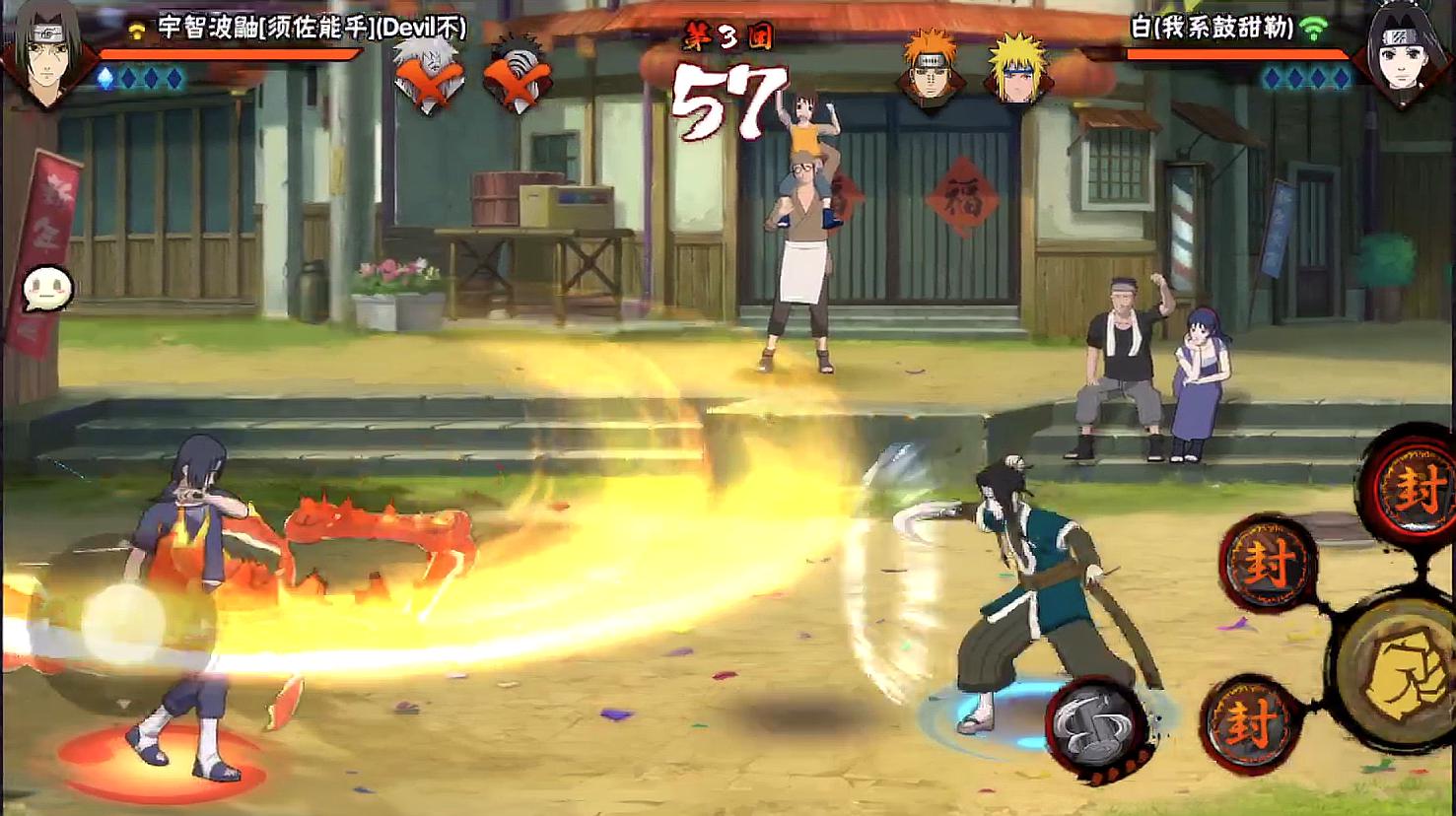Click the orange-haired Pain team portrait
The width and height of the screenshot is (1456, 816).
pyautogui.click(x=930, y=71)
